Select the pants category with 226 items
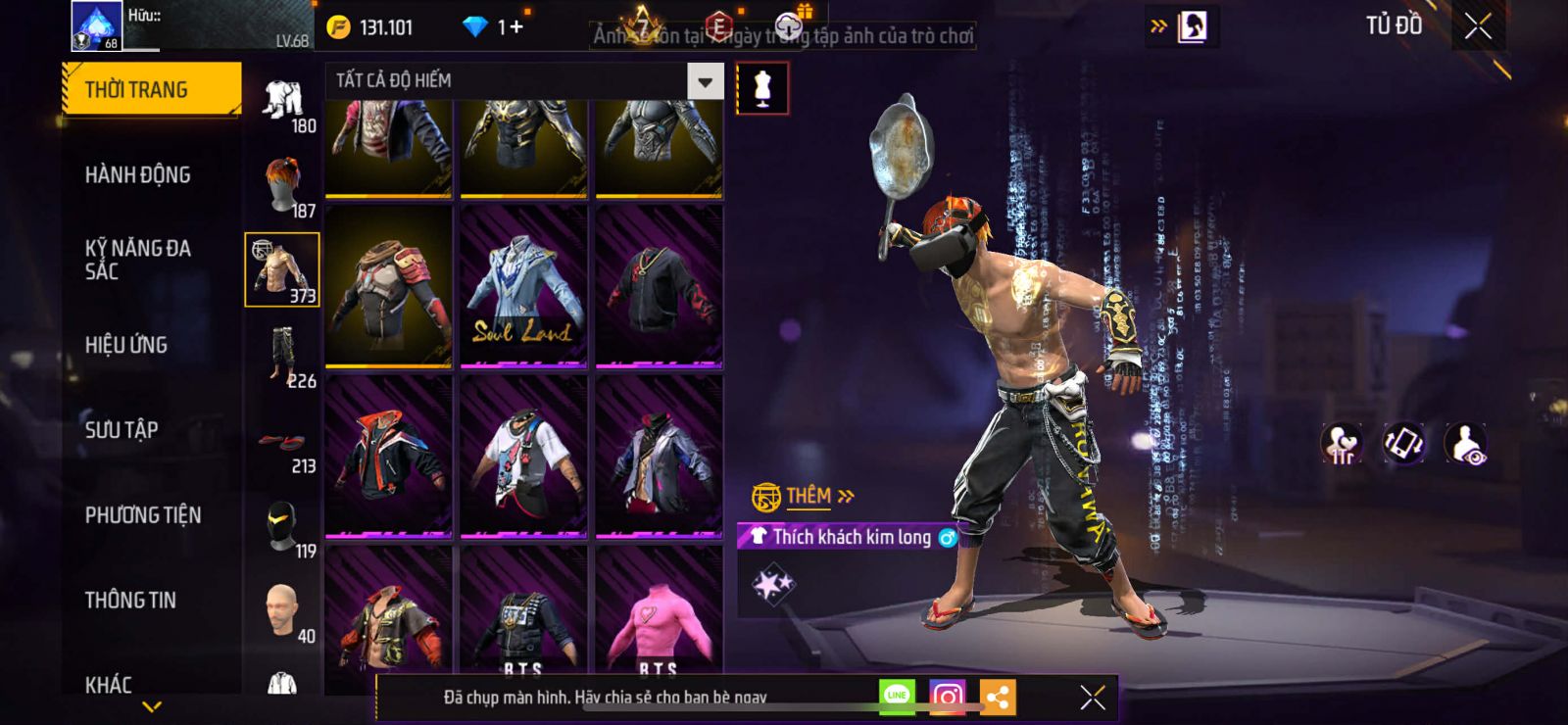 (282, 356)
